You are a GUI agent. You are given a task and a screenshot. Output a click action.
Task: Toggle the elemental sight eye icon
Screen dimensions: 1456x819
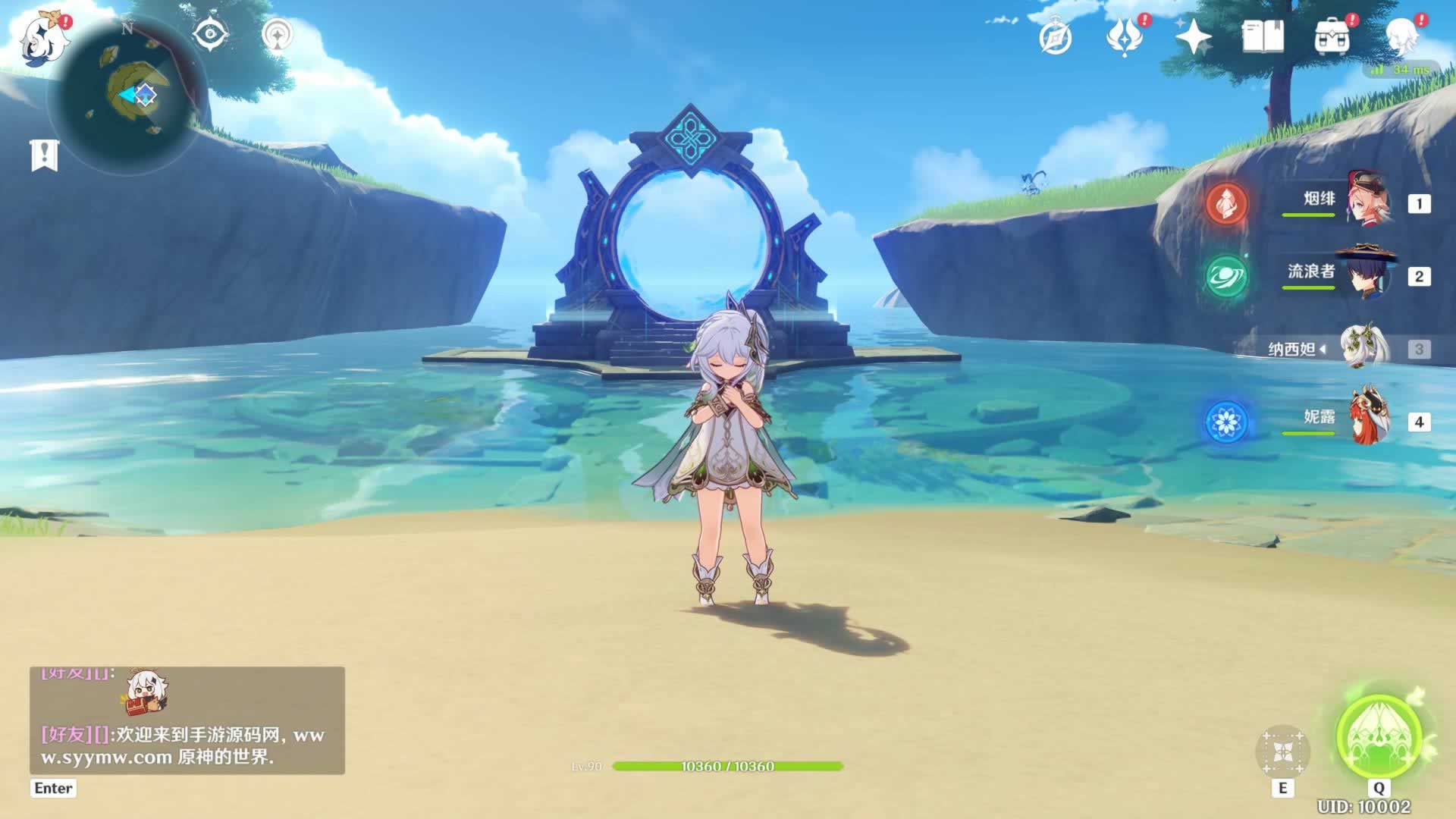coord(210,34)
